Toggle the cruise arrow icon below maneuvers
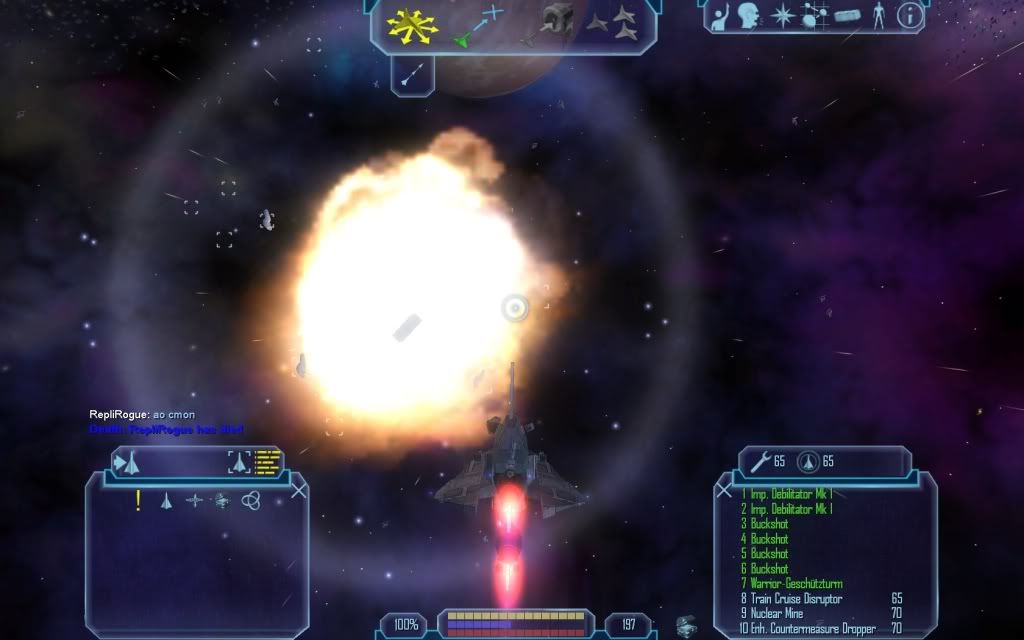This screenshot has width=1024, height=640. (x=412, y=74)
